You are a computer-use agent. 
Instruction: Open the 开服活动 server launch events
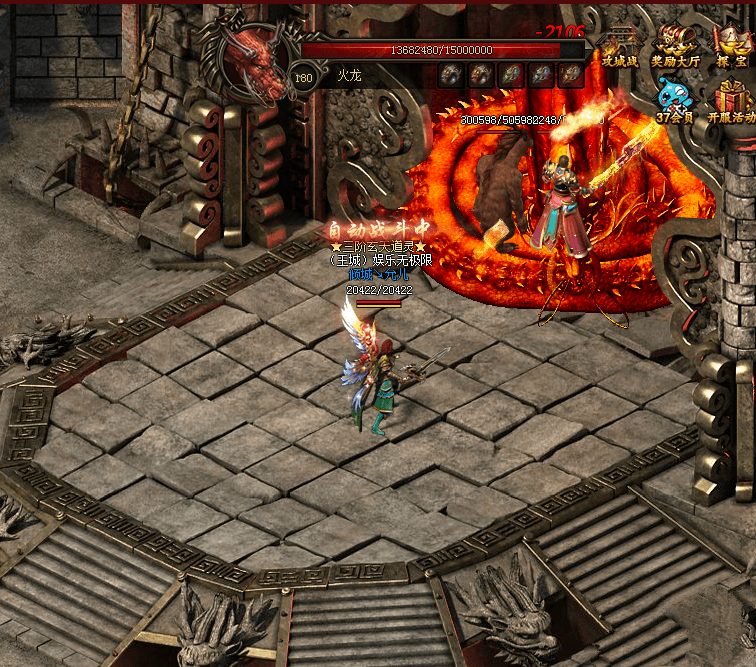(x=732, y=101)
